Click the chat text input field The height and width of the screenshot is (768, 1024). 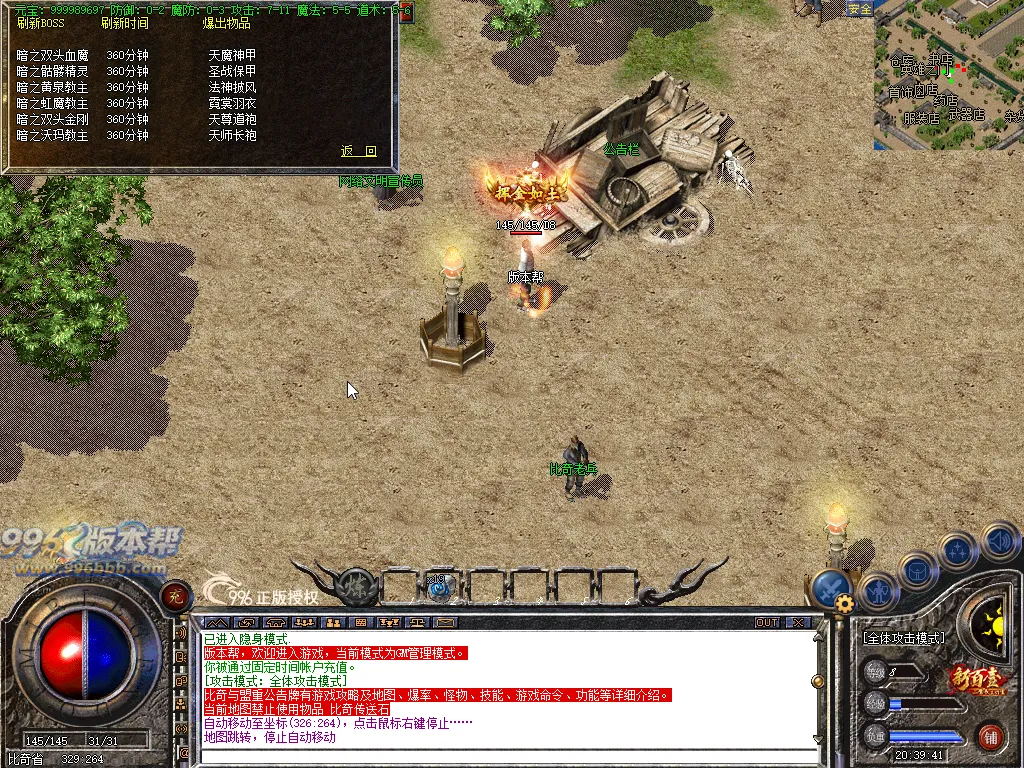pyautogui.click(x=500, y=756)
